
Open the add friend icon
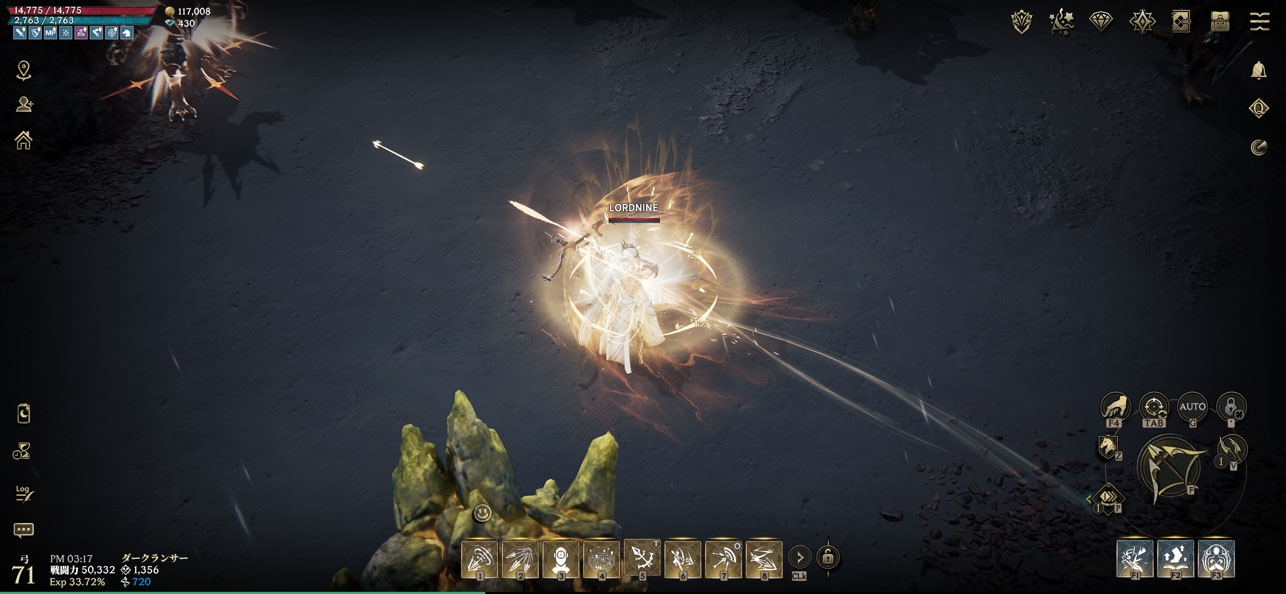click(x=24, y=105)
